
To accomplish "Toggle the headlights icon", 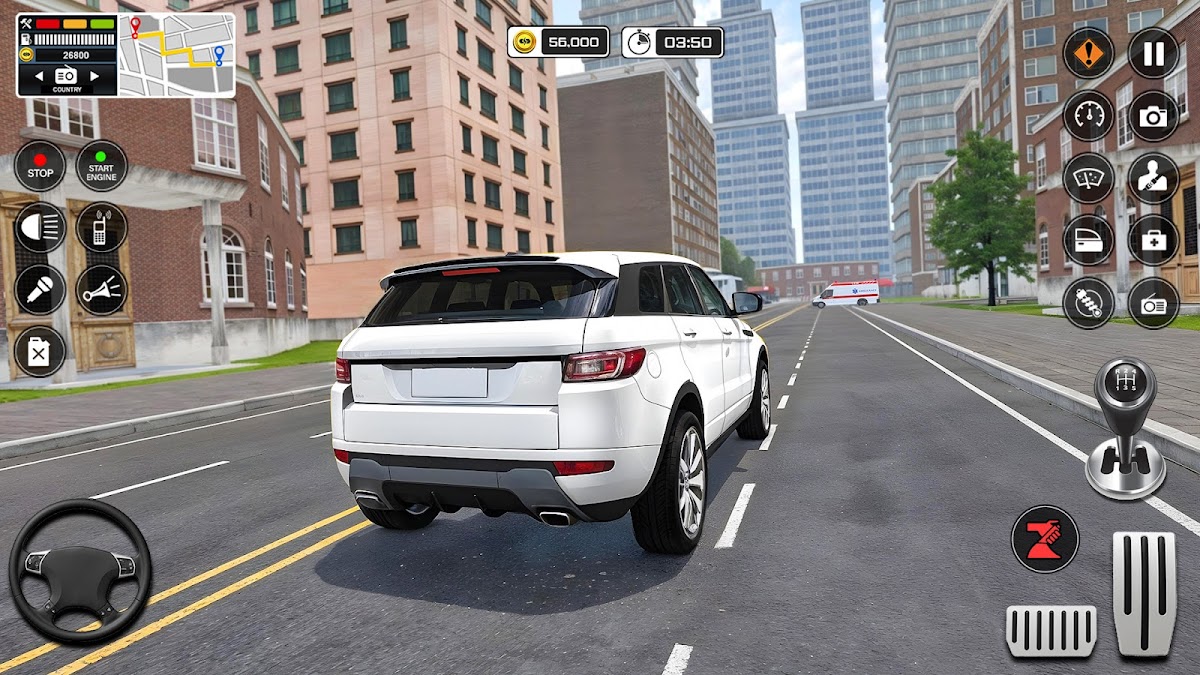I will 40,228.
